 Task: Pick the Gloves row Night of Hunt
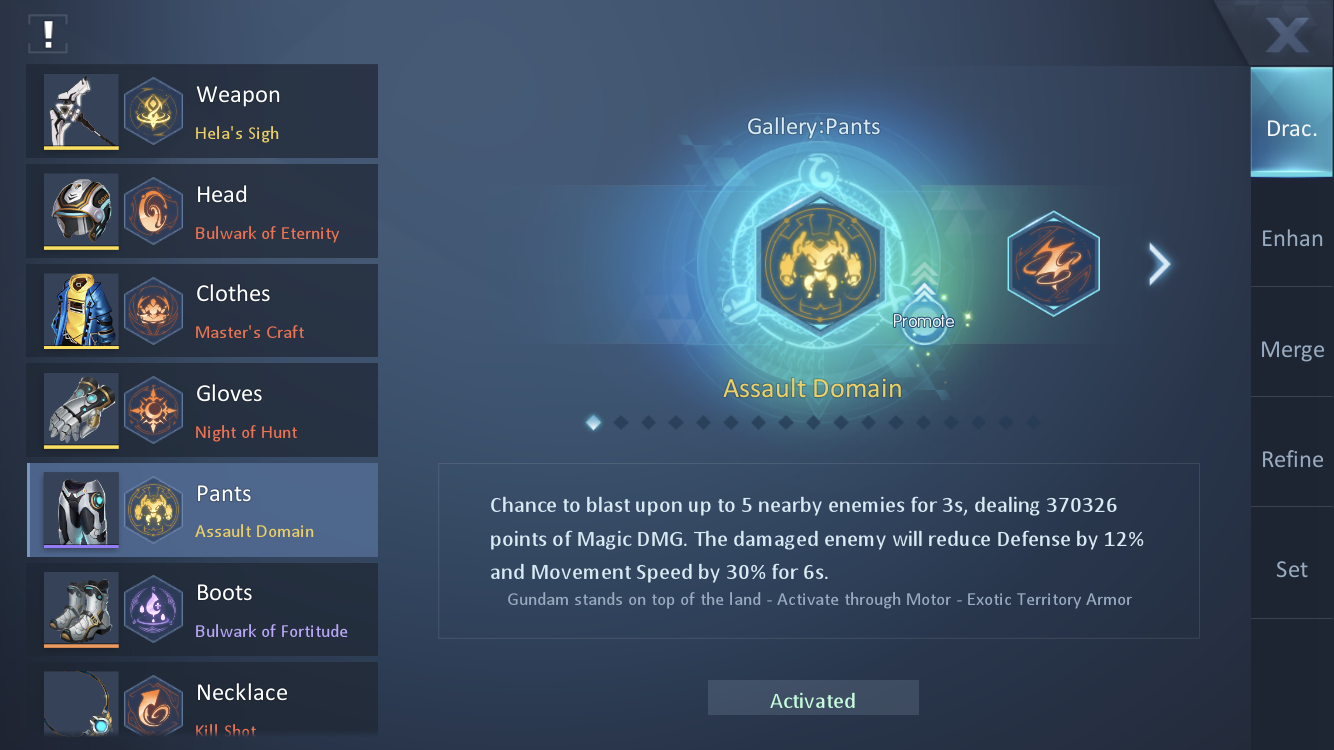202,411
